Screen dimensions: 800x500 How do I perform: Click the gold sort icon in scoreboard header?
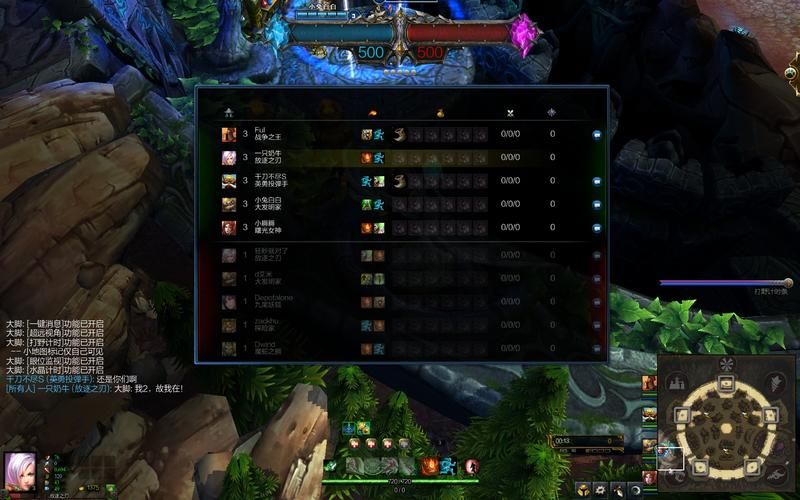[x=441, y=112]
